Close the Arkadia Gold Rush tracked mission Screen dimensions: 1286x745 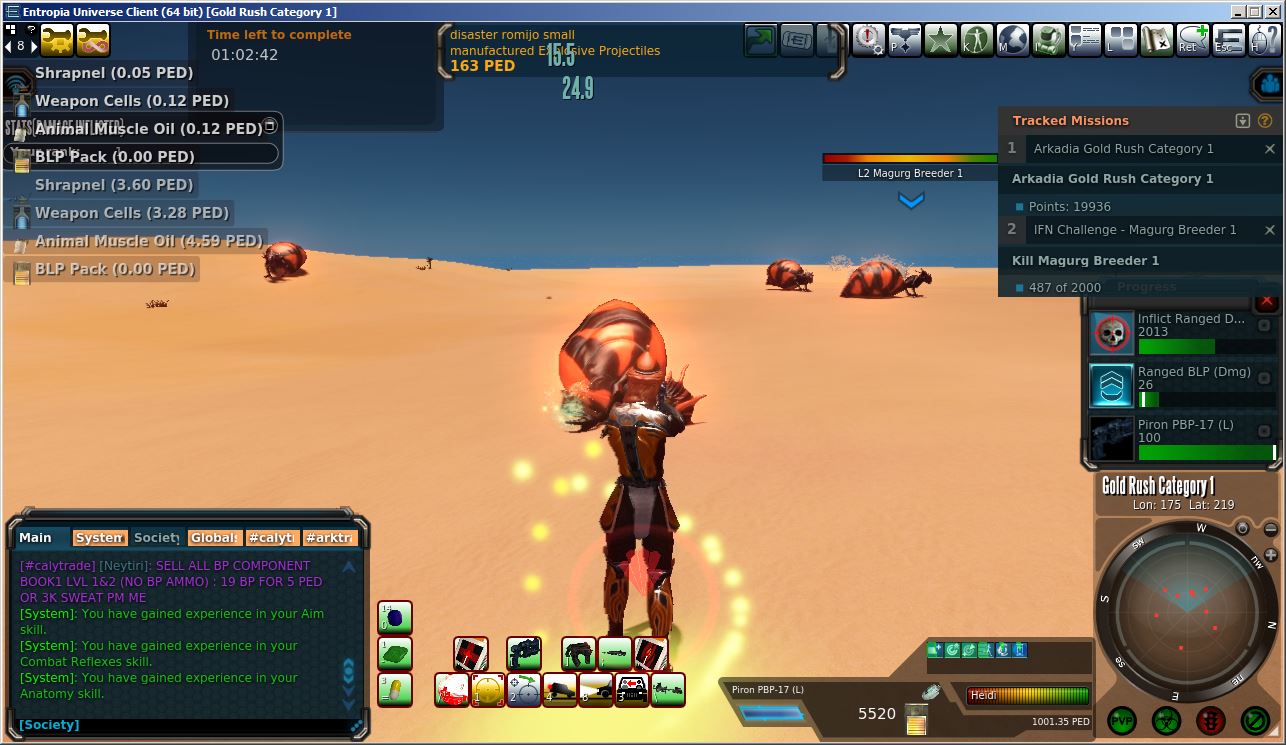click(x=1270, y=149)
